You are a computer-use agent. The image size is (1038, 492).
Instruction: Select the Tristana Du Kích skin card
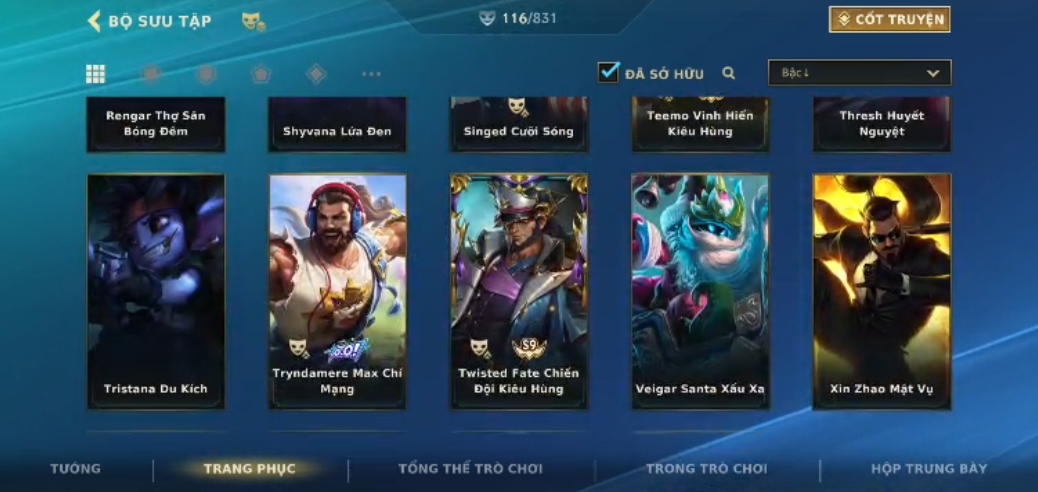(x=156, y=291)
